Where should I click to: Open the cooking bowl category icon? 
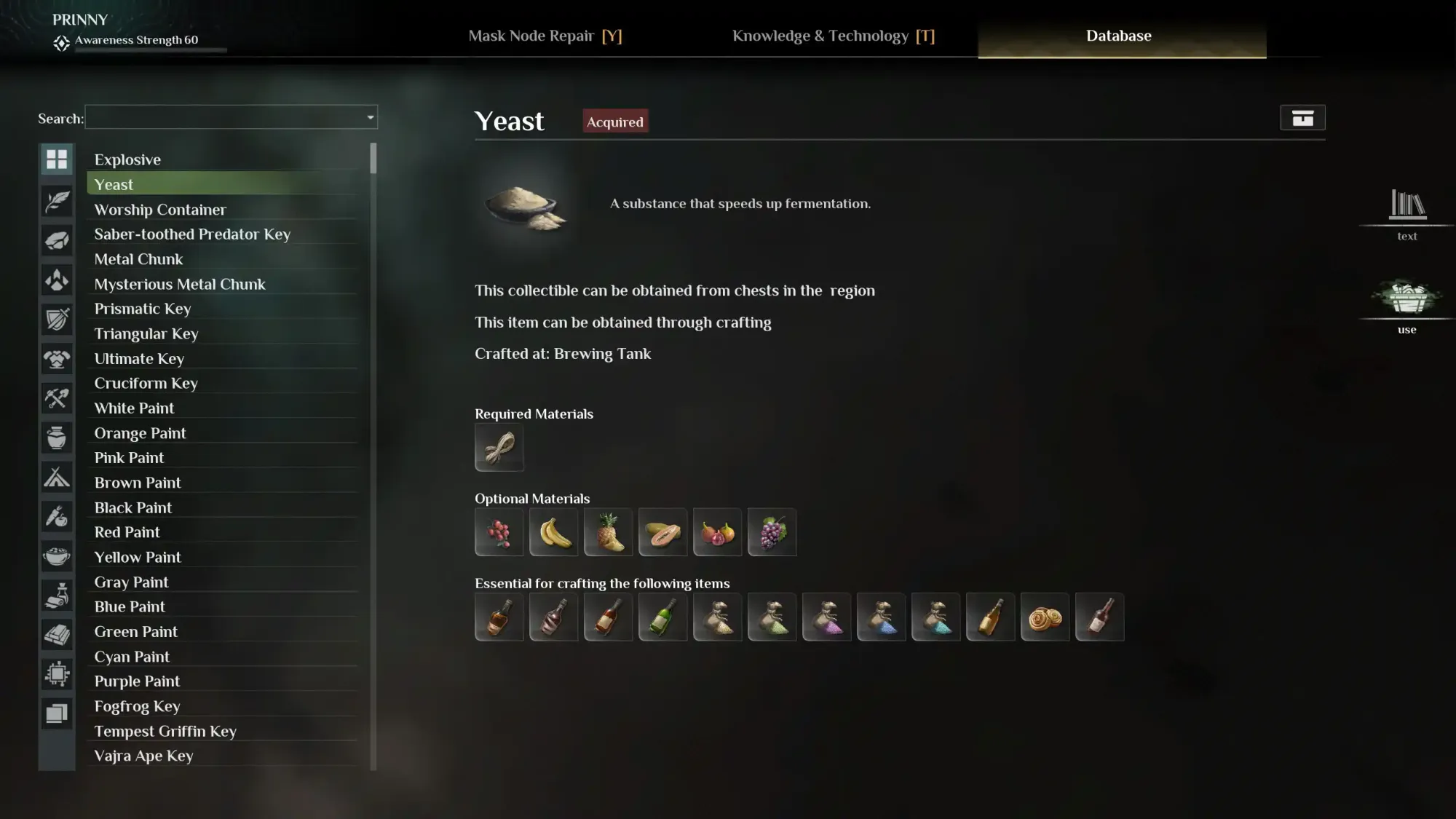pos(57,555)
